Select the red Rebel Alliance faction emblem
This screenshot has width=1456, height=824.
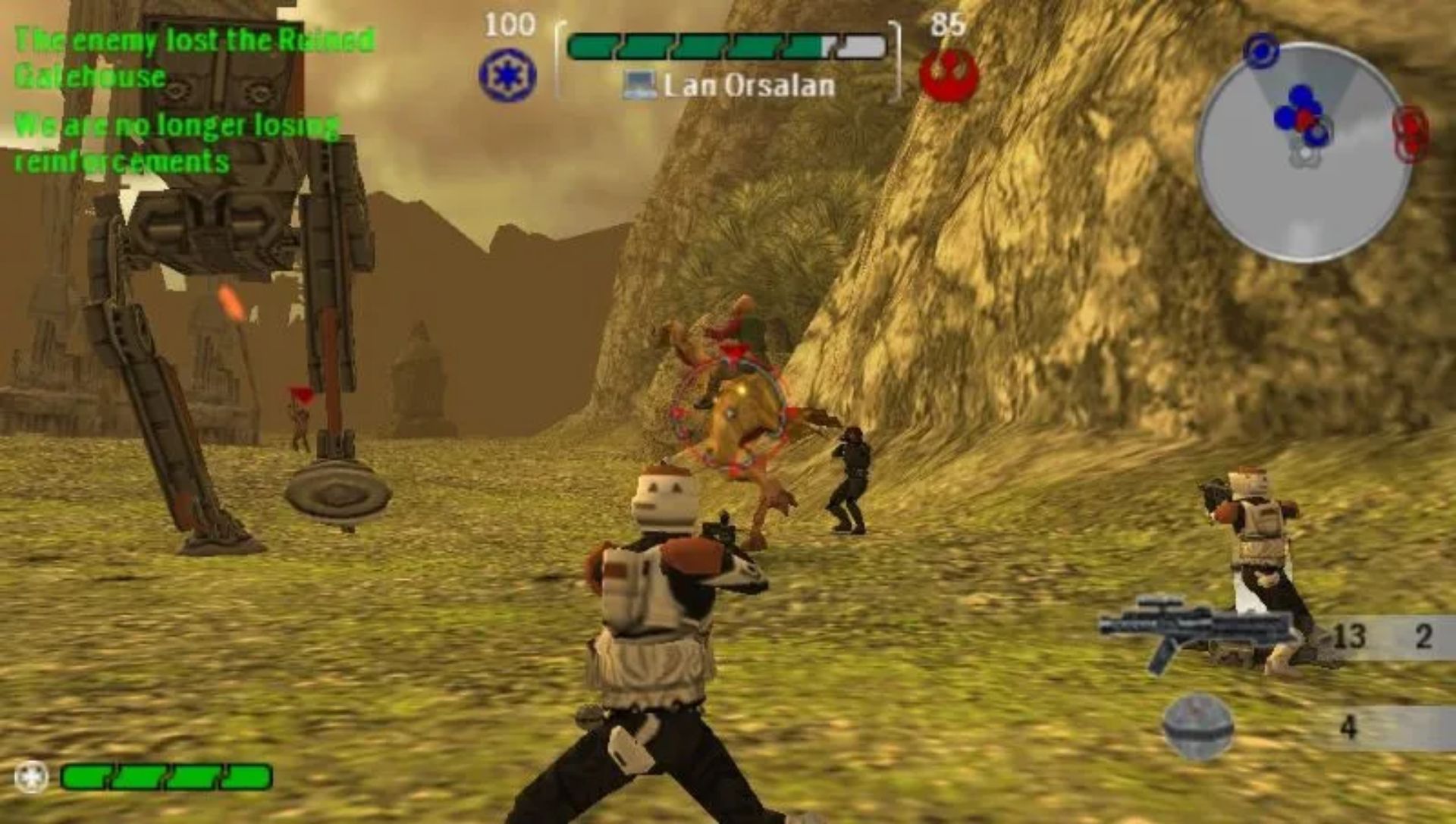click(x=949, y=75)
